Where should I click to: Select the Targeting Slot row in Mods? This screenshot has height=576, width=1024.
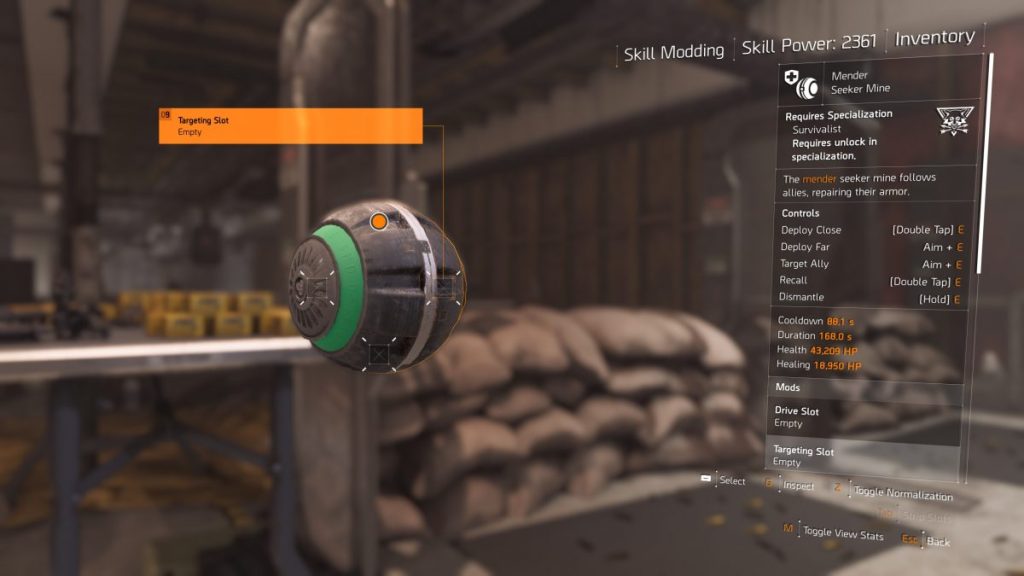(x=865, y=456)
